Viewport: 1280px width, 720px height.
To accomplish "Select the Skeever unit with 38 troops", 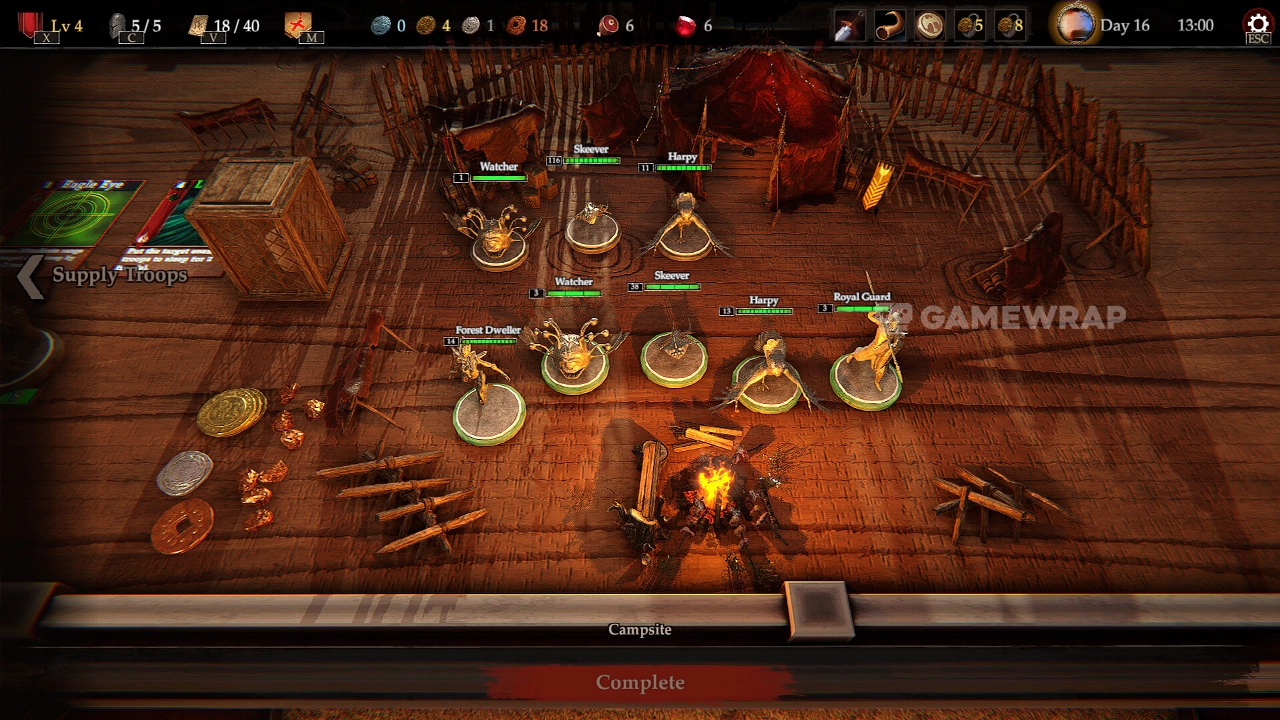I will (x=673, y=350).
